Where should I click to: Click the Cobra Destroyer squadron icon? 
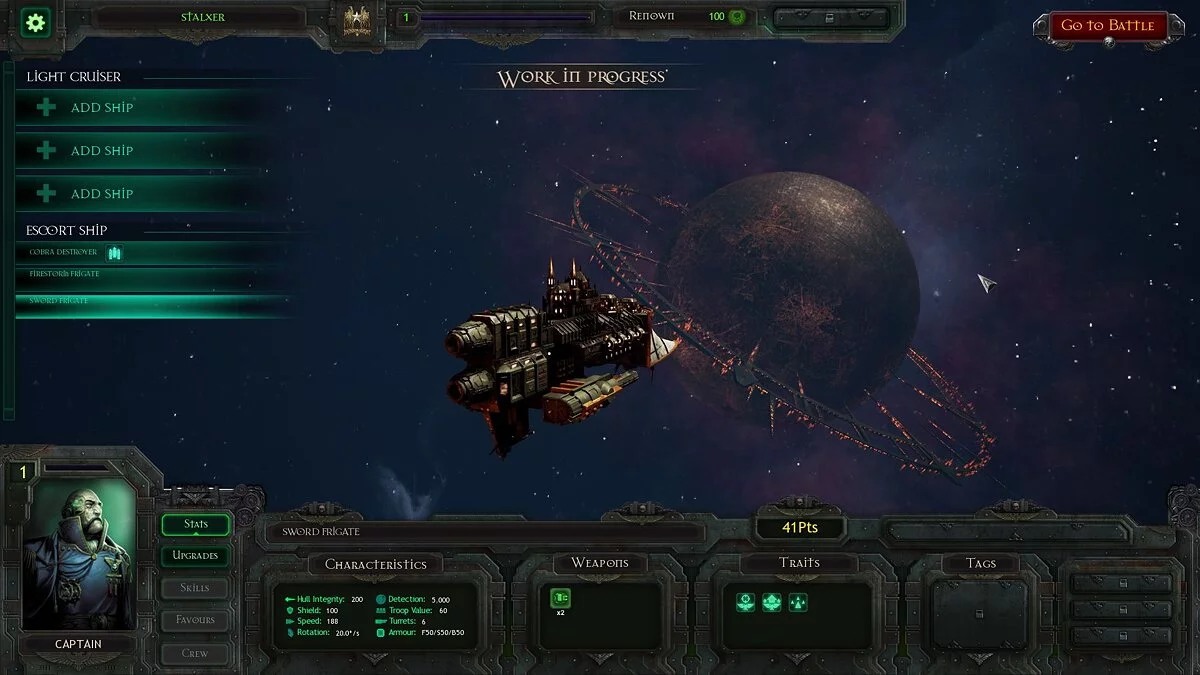click(x=114, y=253)
